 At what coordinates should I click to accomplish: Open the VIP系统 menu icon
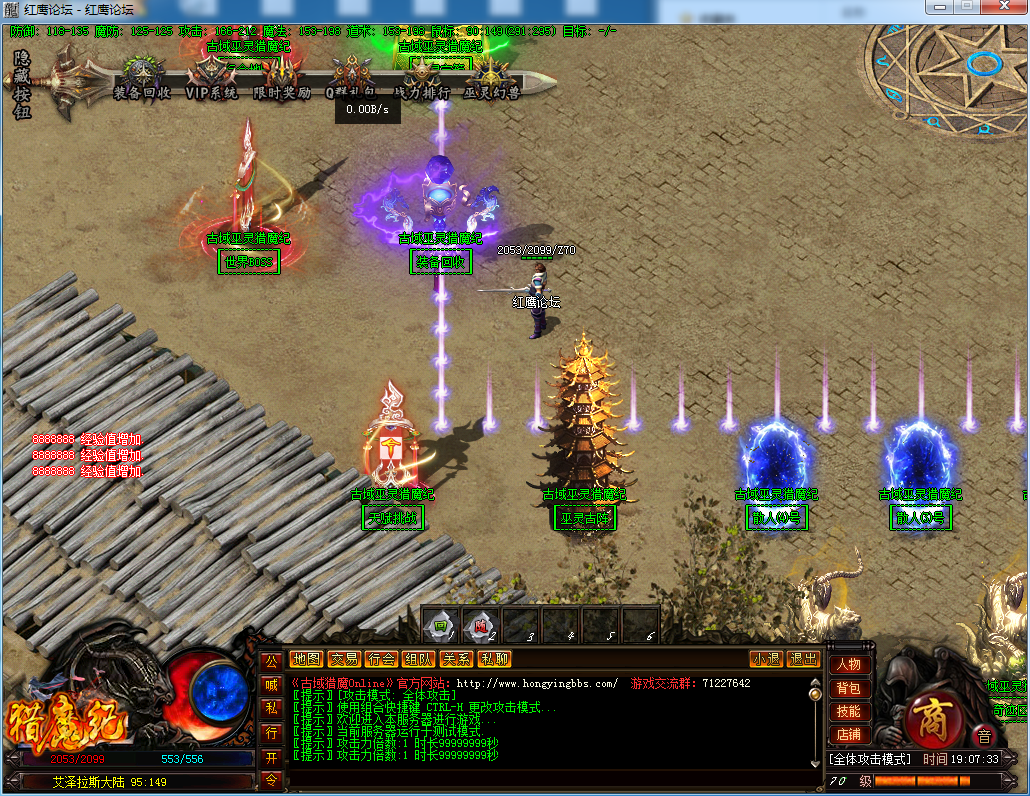click(211, 76)
